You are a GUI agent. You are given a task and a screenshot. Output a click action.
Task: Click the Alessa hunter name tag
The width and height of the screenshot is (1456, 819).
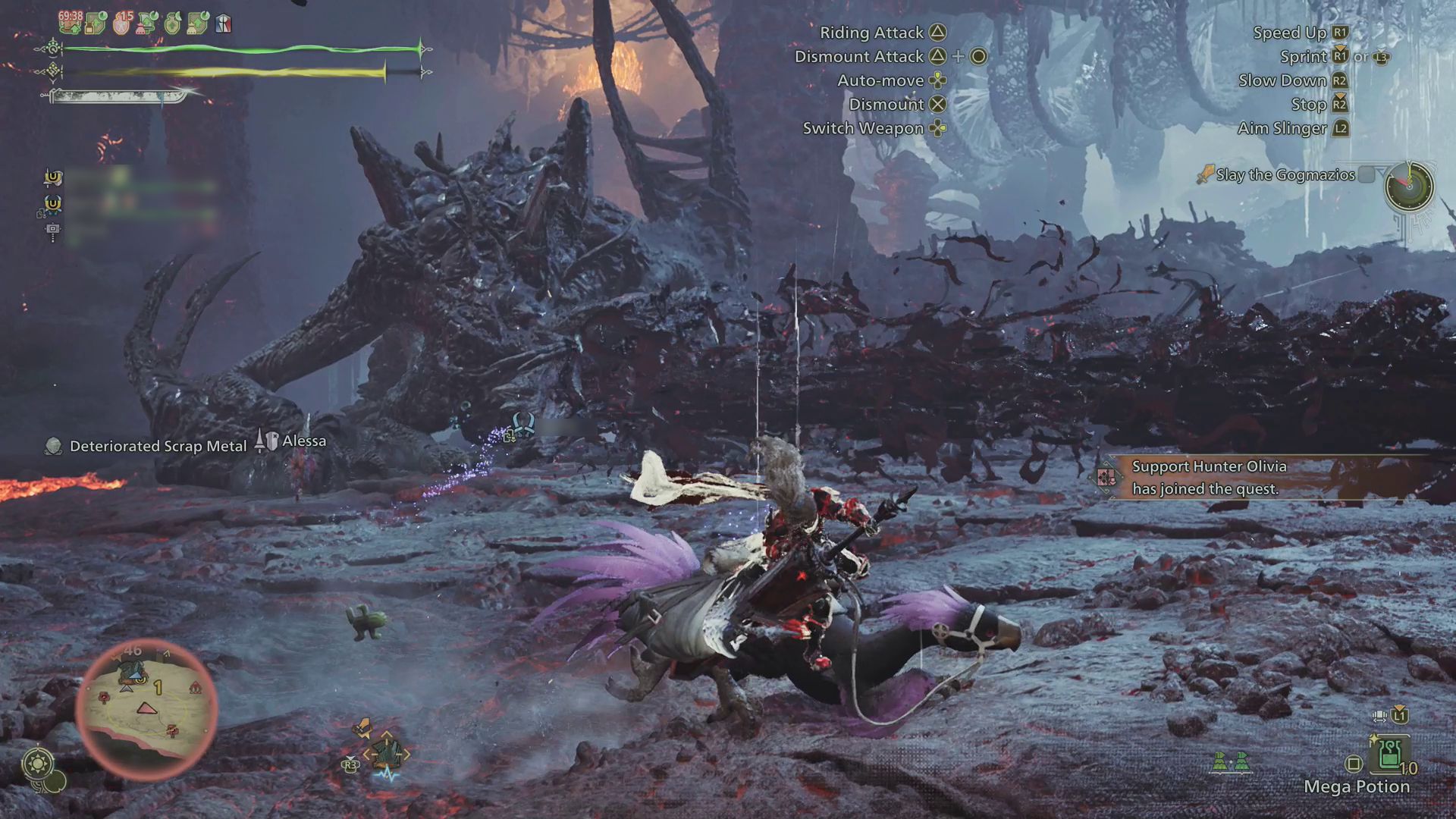click(x=303, y=441)
